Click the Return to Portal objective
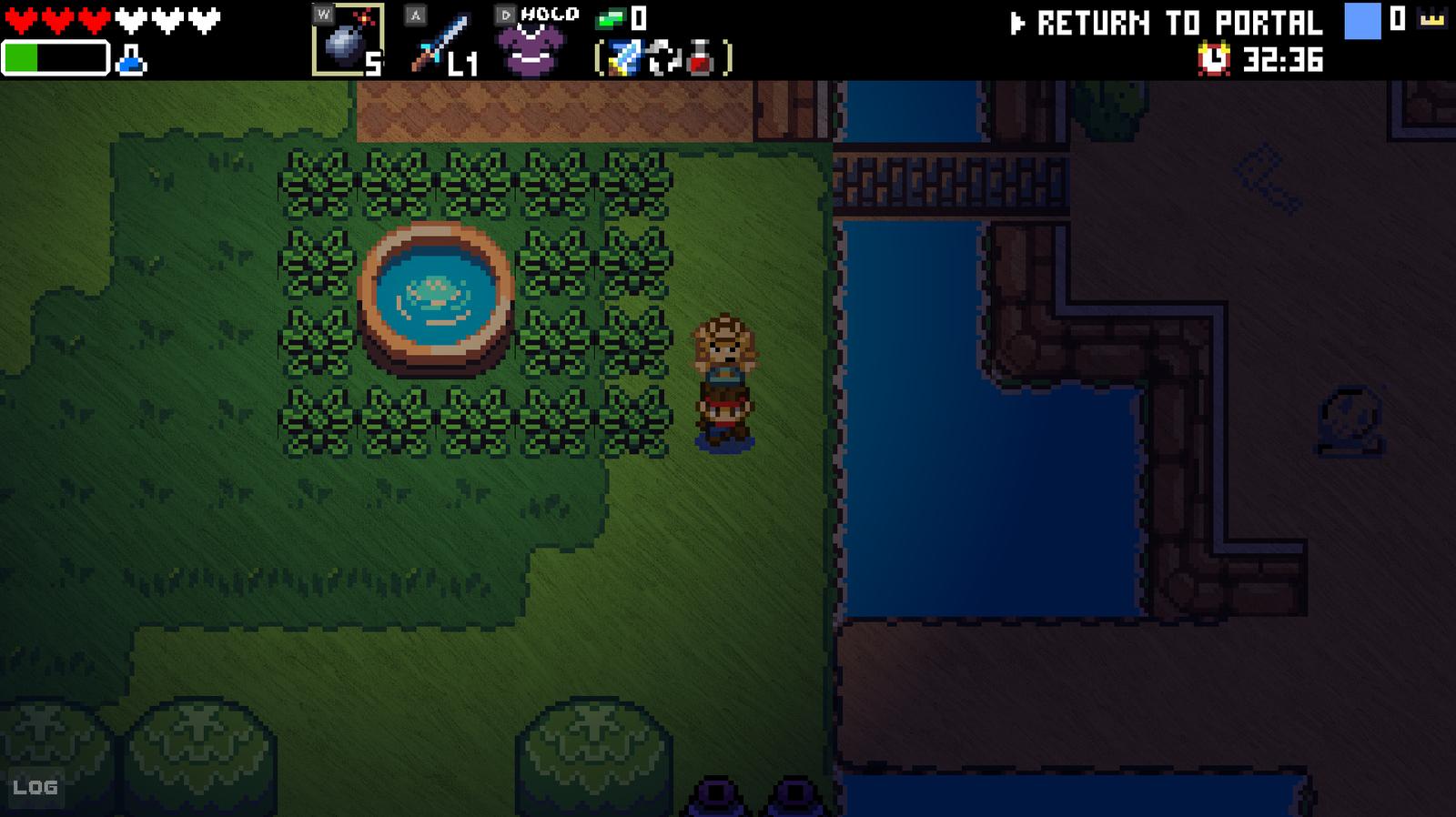 click(1167, 23)
